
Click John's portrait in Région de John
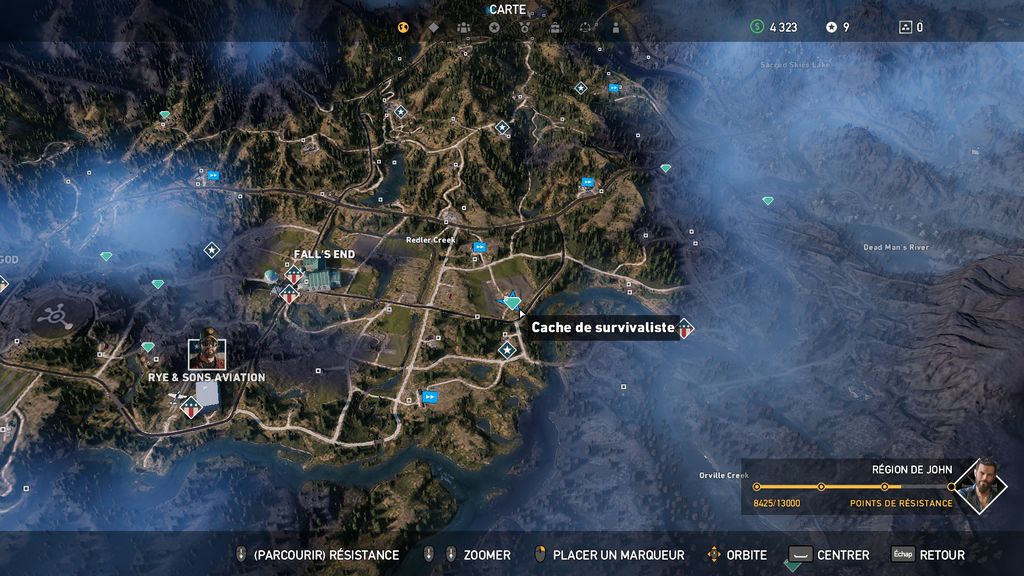tap(980, 487)
